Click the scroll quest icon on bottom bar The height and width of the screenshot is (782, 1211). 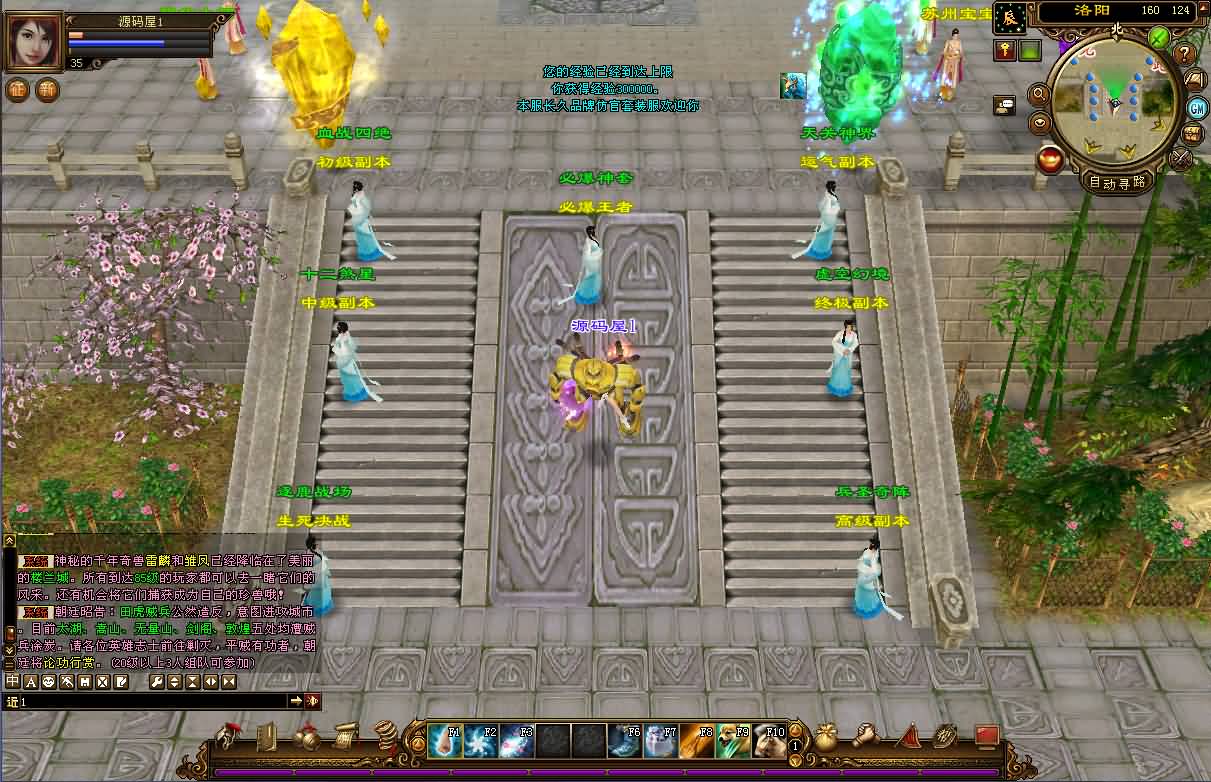(x=346, y=736)
